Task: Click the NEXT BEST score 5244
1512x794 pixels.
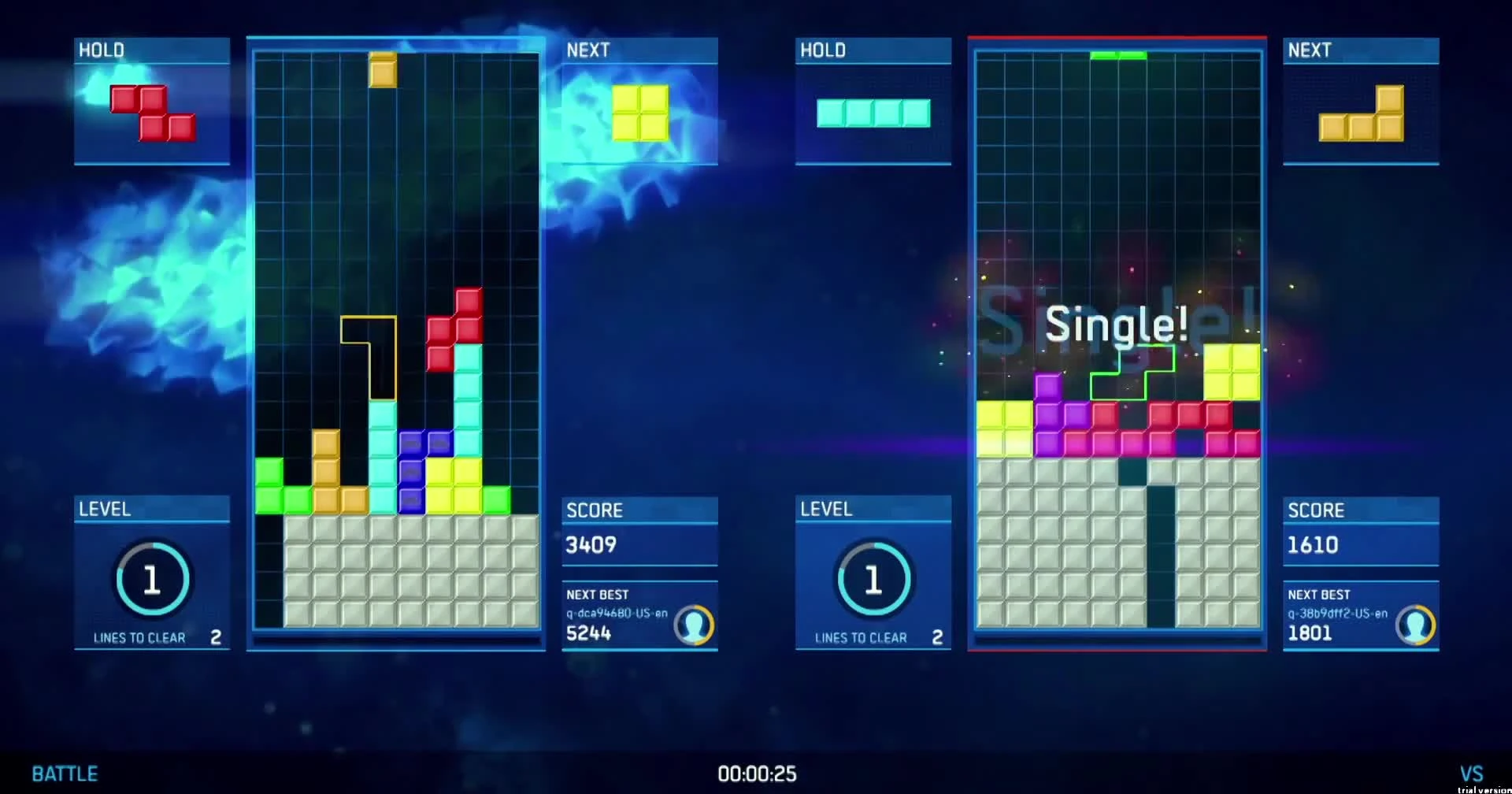Action: click(590, 633)
